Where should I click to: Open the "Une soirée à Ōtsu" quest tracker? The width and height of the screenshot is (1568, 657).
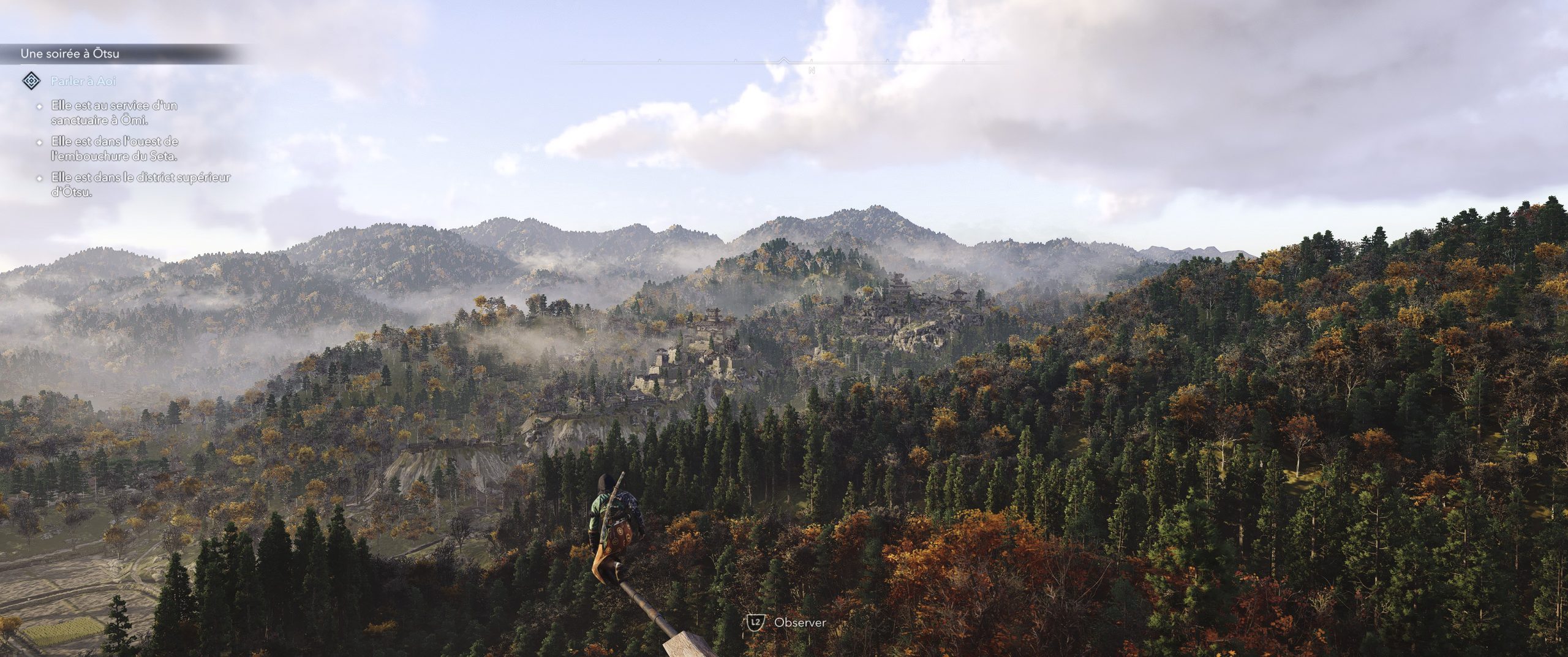70,54
